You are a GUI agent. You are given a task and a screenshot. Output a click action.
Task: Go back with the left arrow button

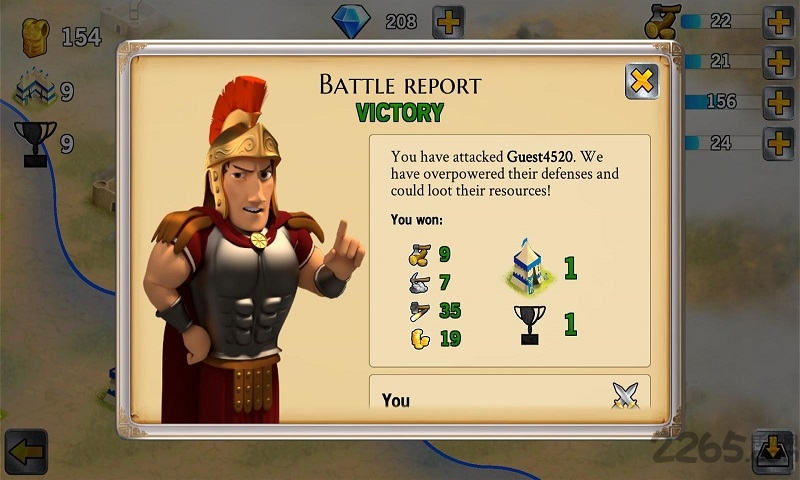[x=25, y=451]
